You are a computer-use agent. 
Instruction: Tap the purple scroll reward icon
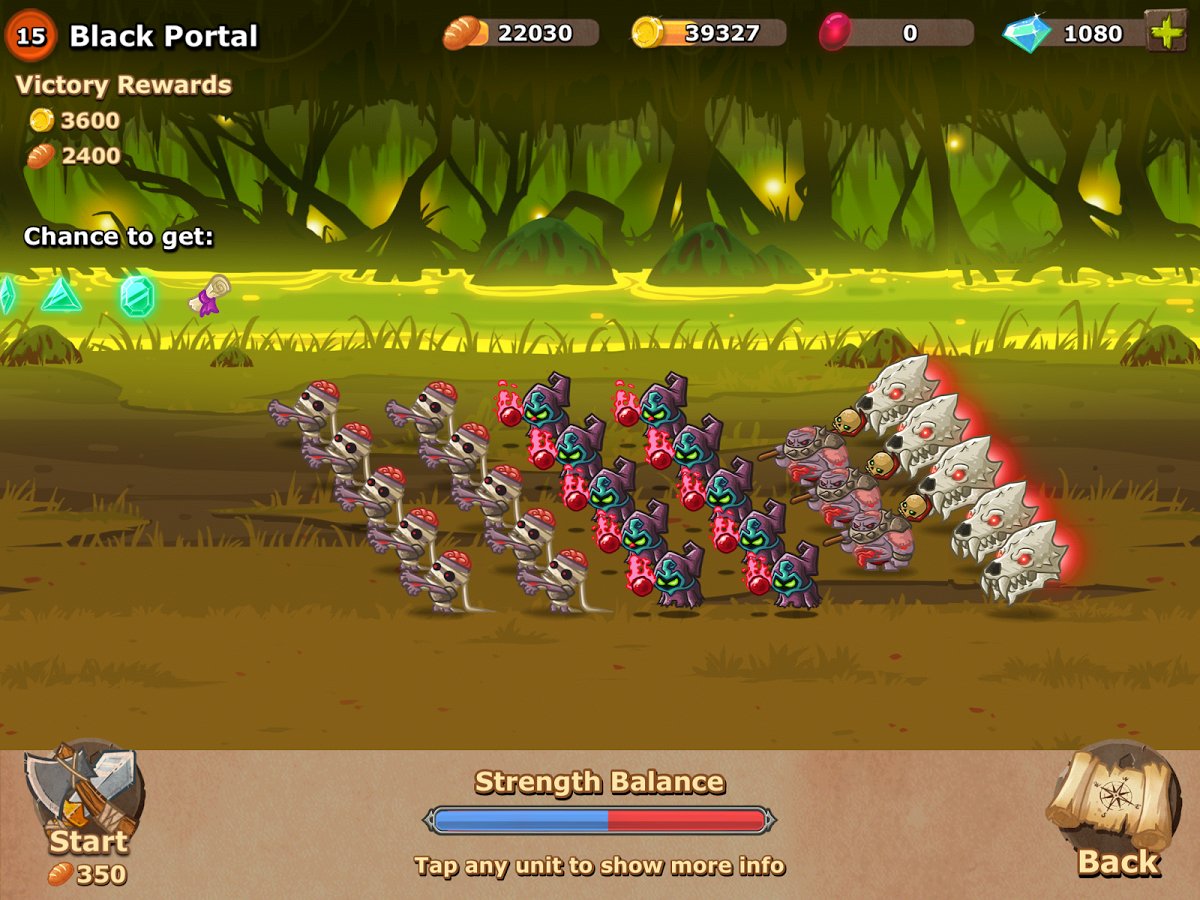210,295
